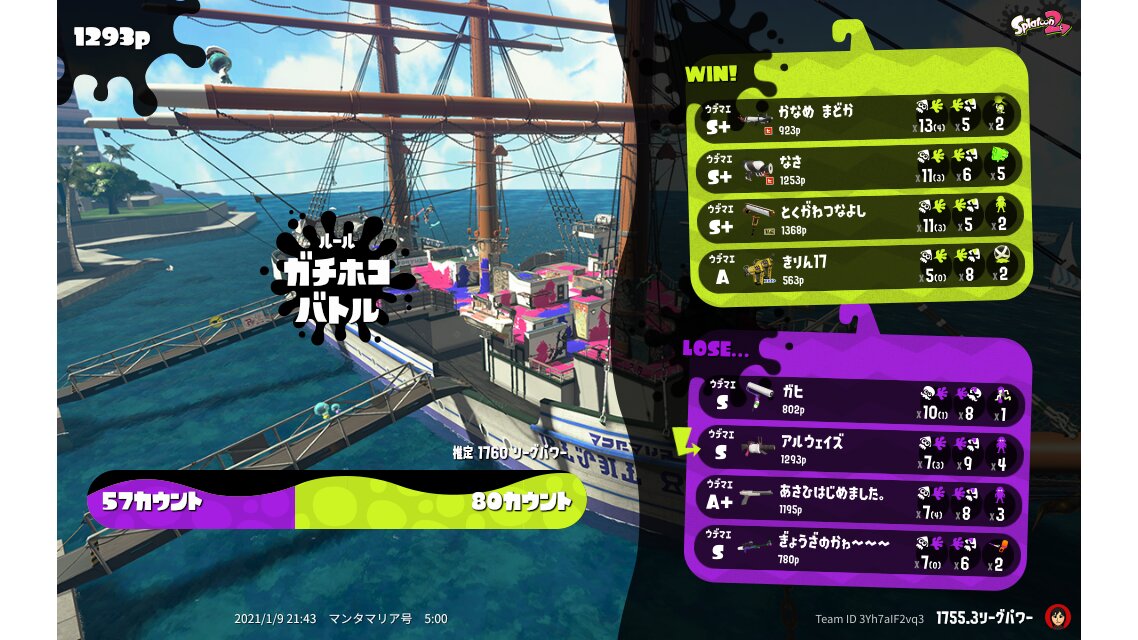Open the ぎょうざのかぁ〜〜〜 player row
Screen dimensions: 1138x640
[x=858, y=549]
